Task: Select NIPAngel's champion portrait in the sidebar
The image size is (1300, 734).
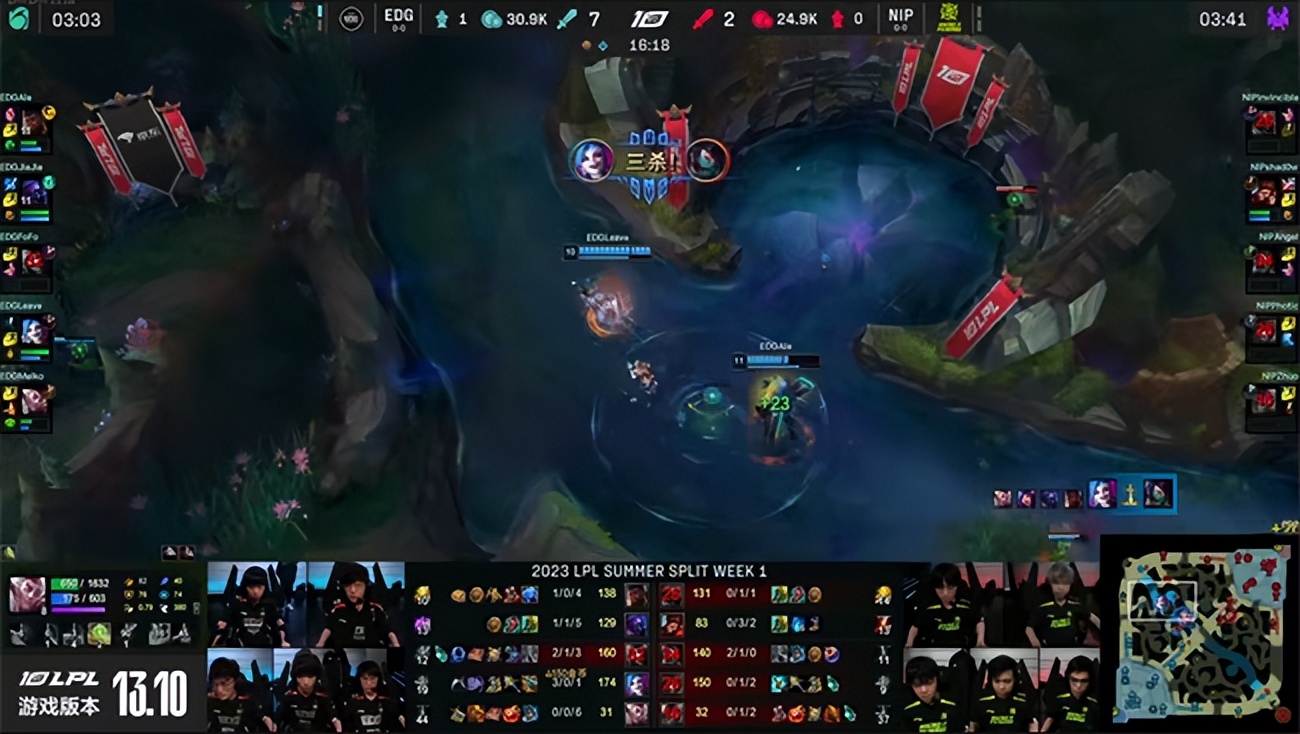Action: pyautogui.click(x=1264, y=261)
